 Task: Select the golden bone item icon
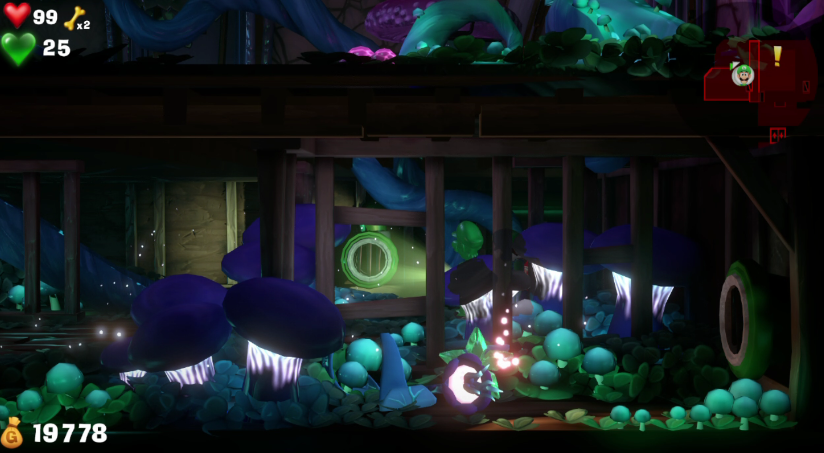(x=74, y=17)
